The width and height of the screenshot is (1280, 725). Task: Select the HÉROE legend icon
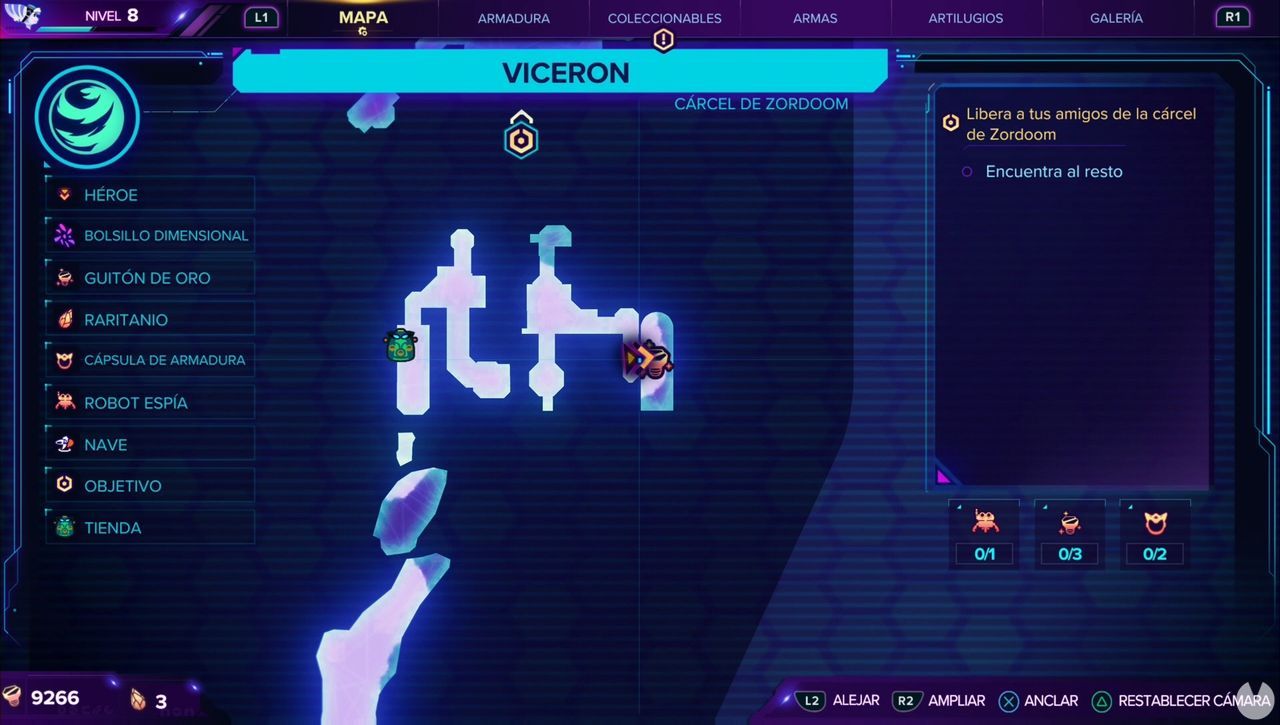[63, 194]
